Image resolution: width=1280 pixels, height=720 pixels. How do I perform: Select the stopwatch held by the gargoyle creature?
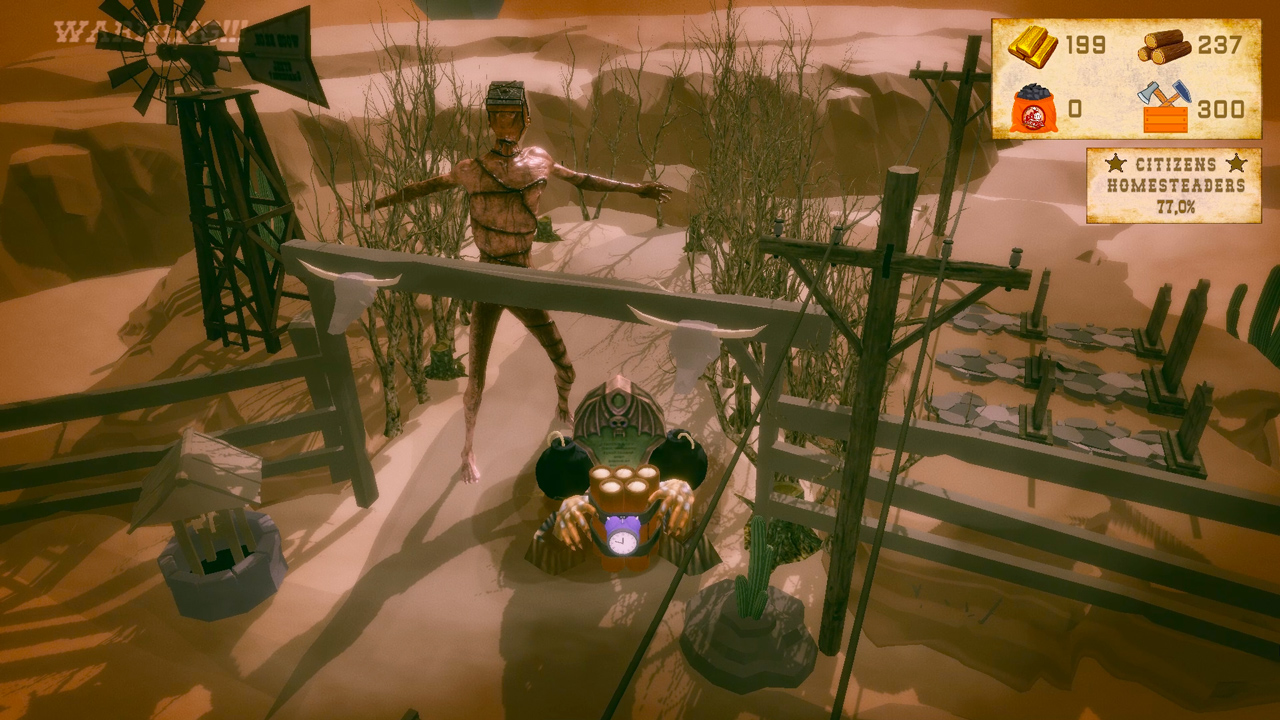(621, 543)
